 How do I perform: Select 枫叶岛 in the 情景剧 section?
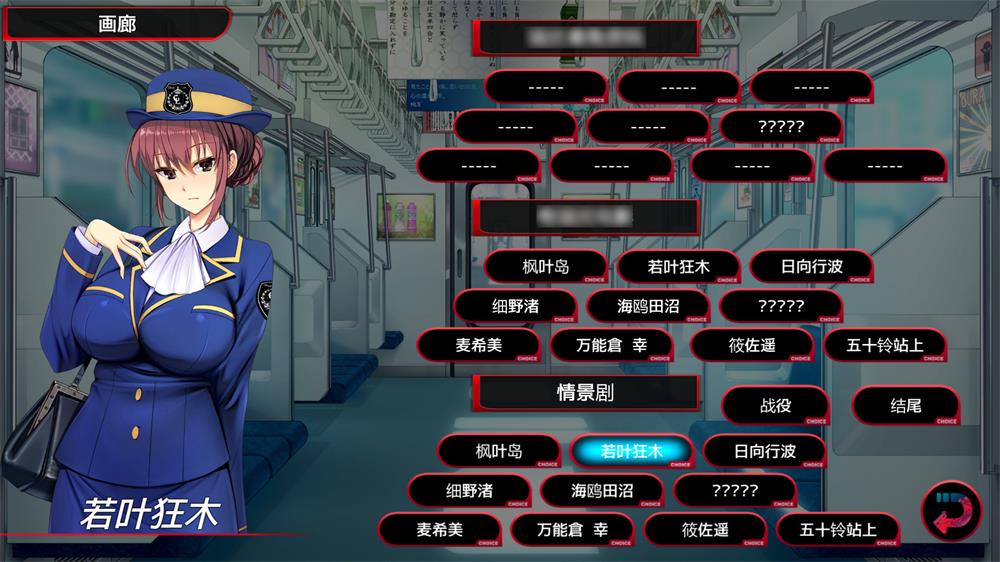pos(498,451)
